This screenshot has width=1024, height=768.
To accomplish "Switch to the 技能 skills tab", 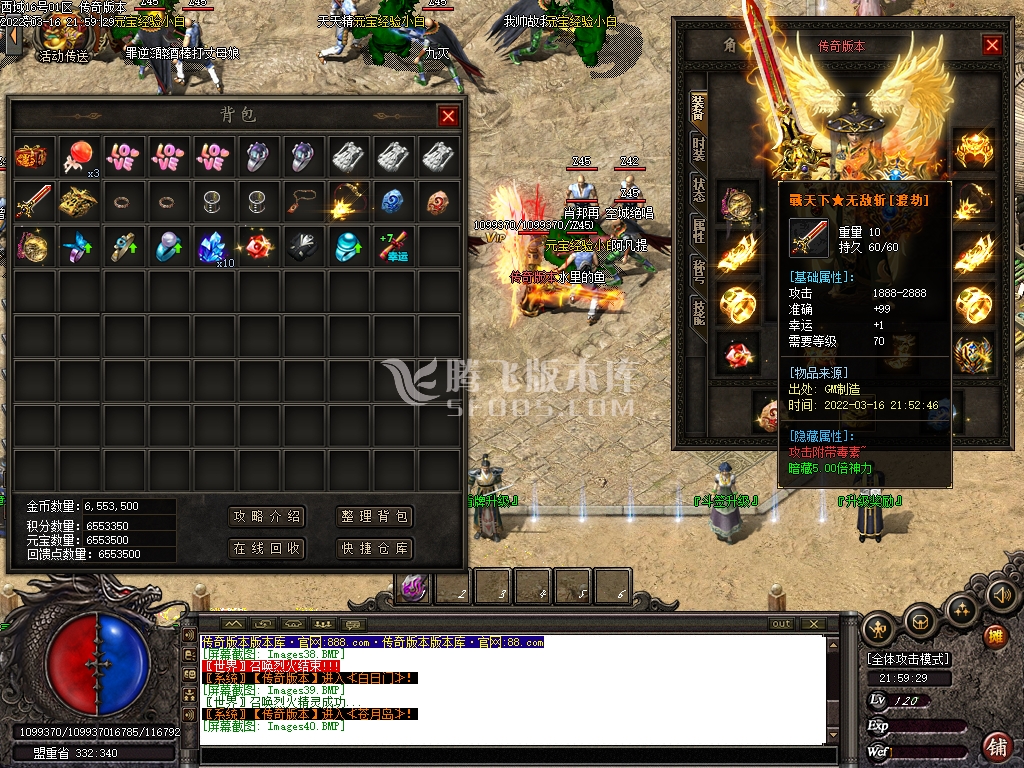I will click(698, 312).
